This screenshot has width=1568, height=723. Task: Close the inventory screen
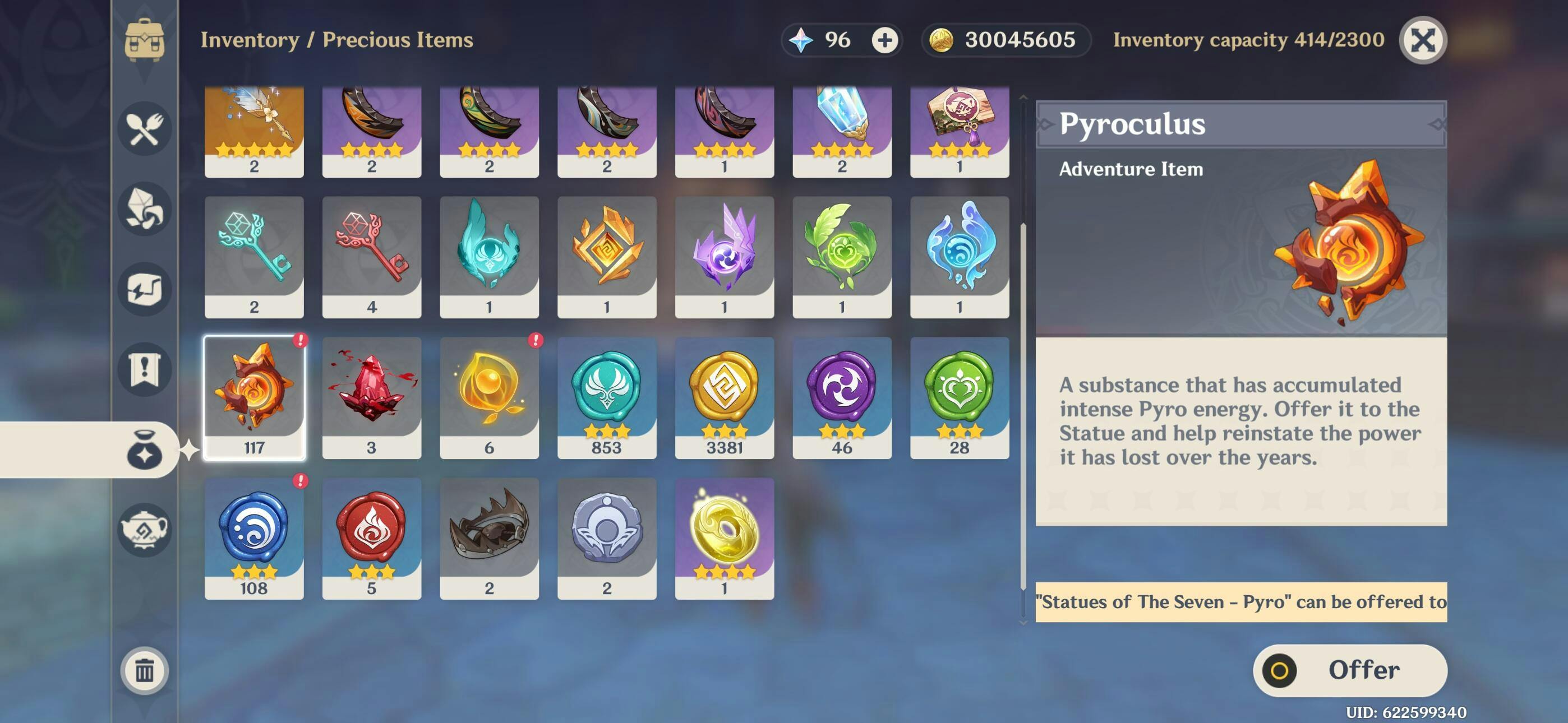click(x=1423, y=40)
